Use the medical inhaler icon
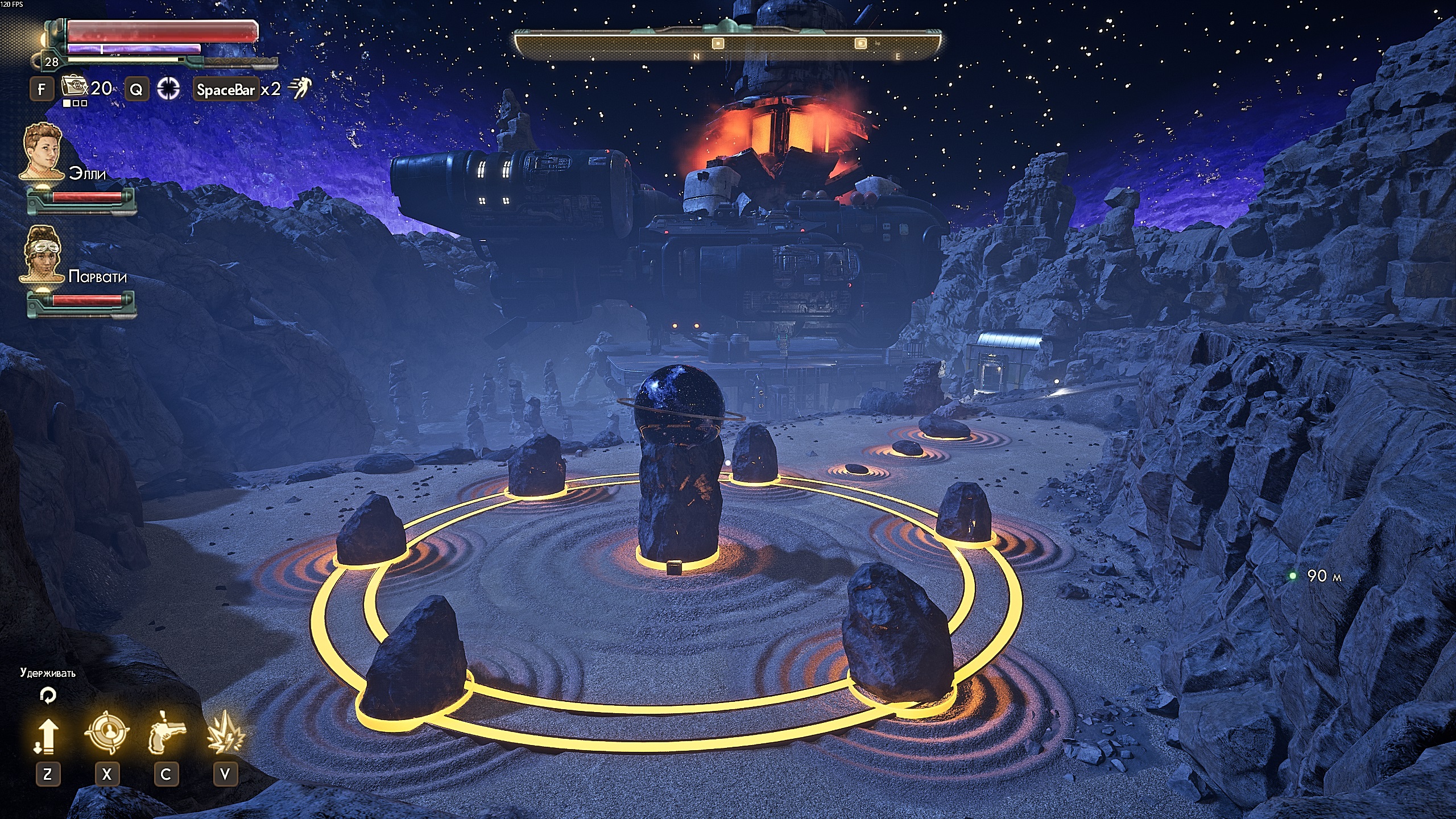The height and width of the screenshot is (819, 1456). pos(73,87)
